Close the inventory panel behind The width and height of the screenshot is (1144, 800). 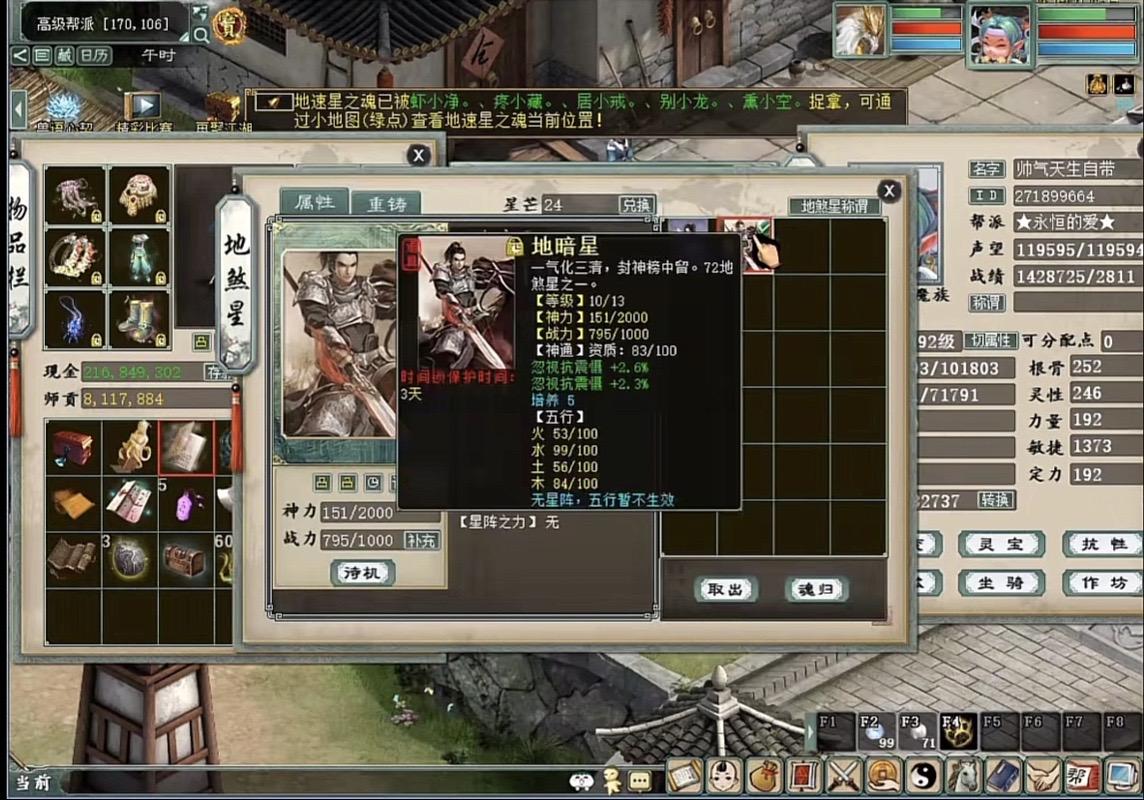(x=418, y=155)
